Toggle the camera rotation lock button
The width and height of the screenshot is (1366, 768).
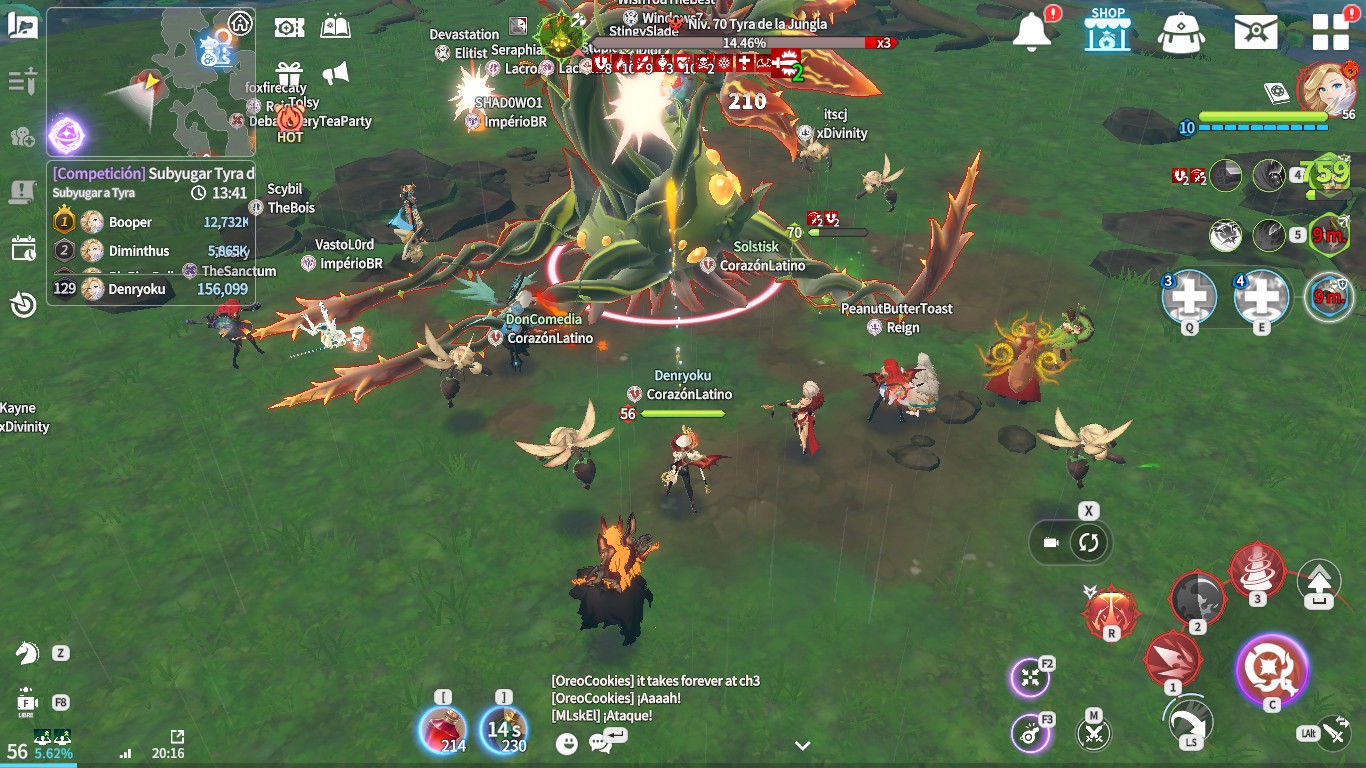[1088, 543]
